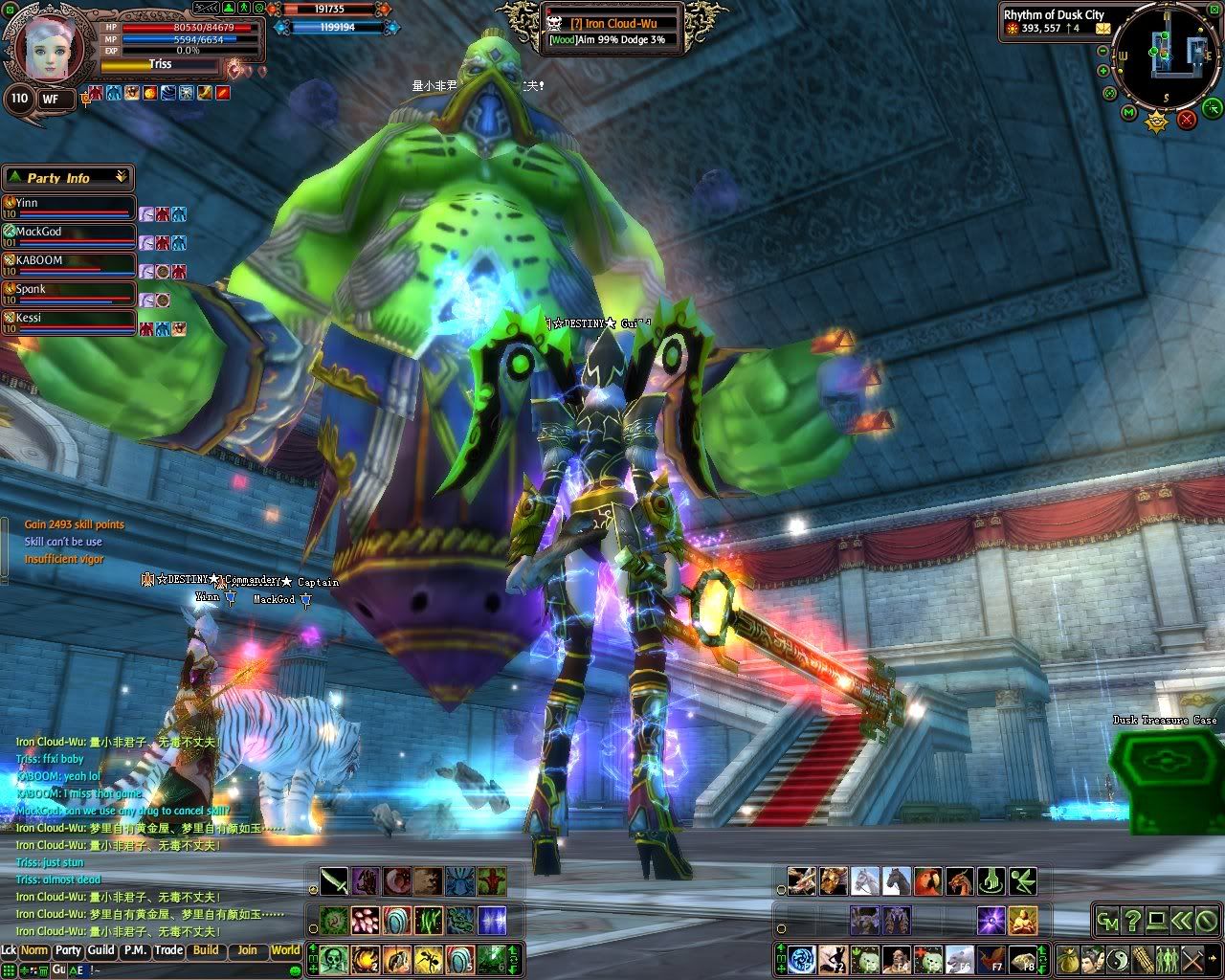Zoom in the minimap with plus button

click(1103, 71)
